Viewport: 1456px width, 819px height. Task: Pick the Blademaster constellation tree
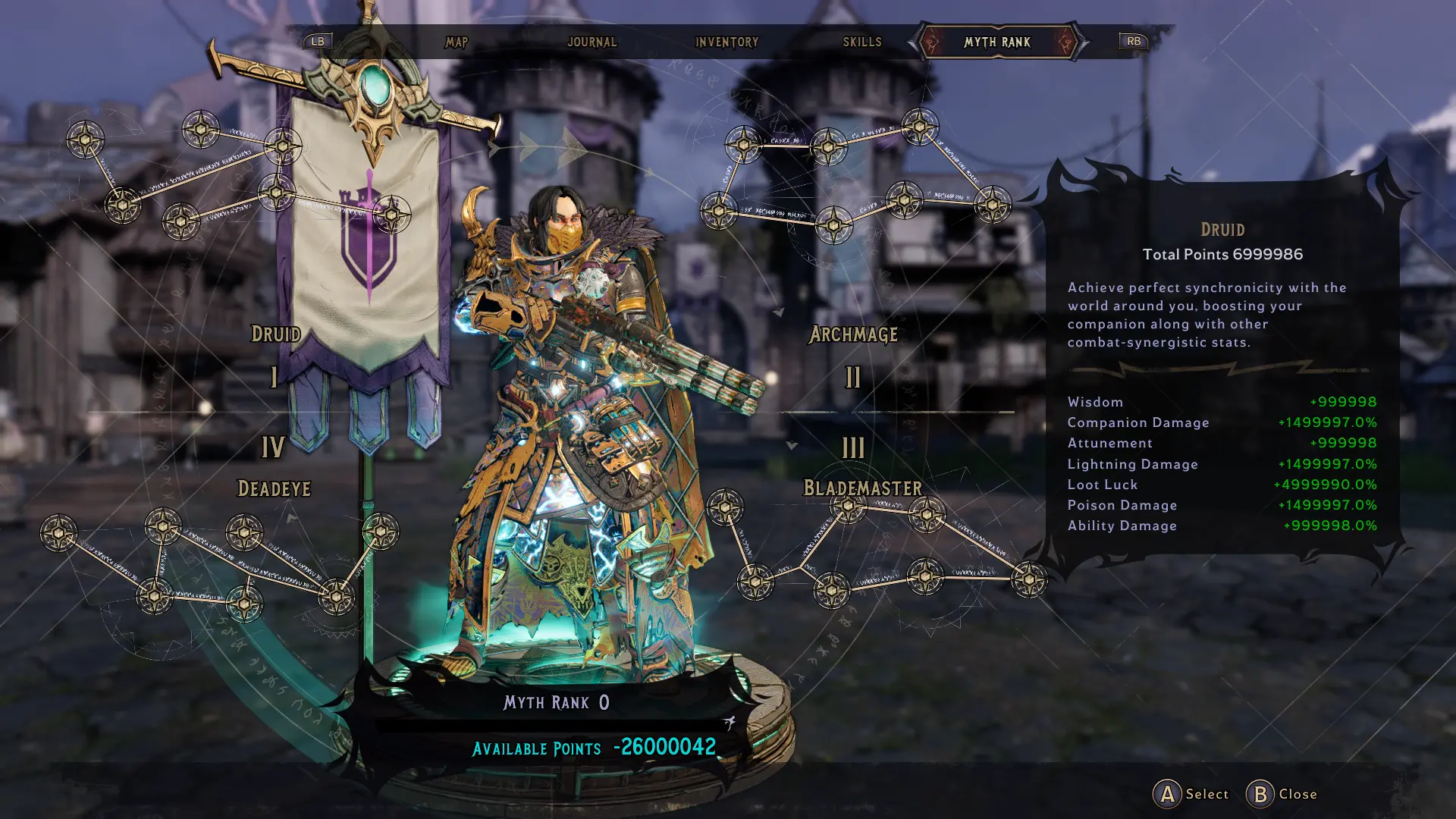pos(863,488)
